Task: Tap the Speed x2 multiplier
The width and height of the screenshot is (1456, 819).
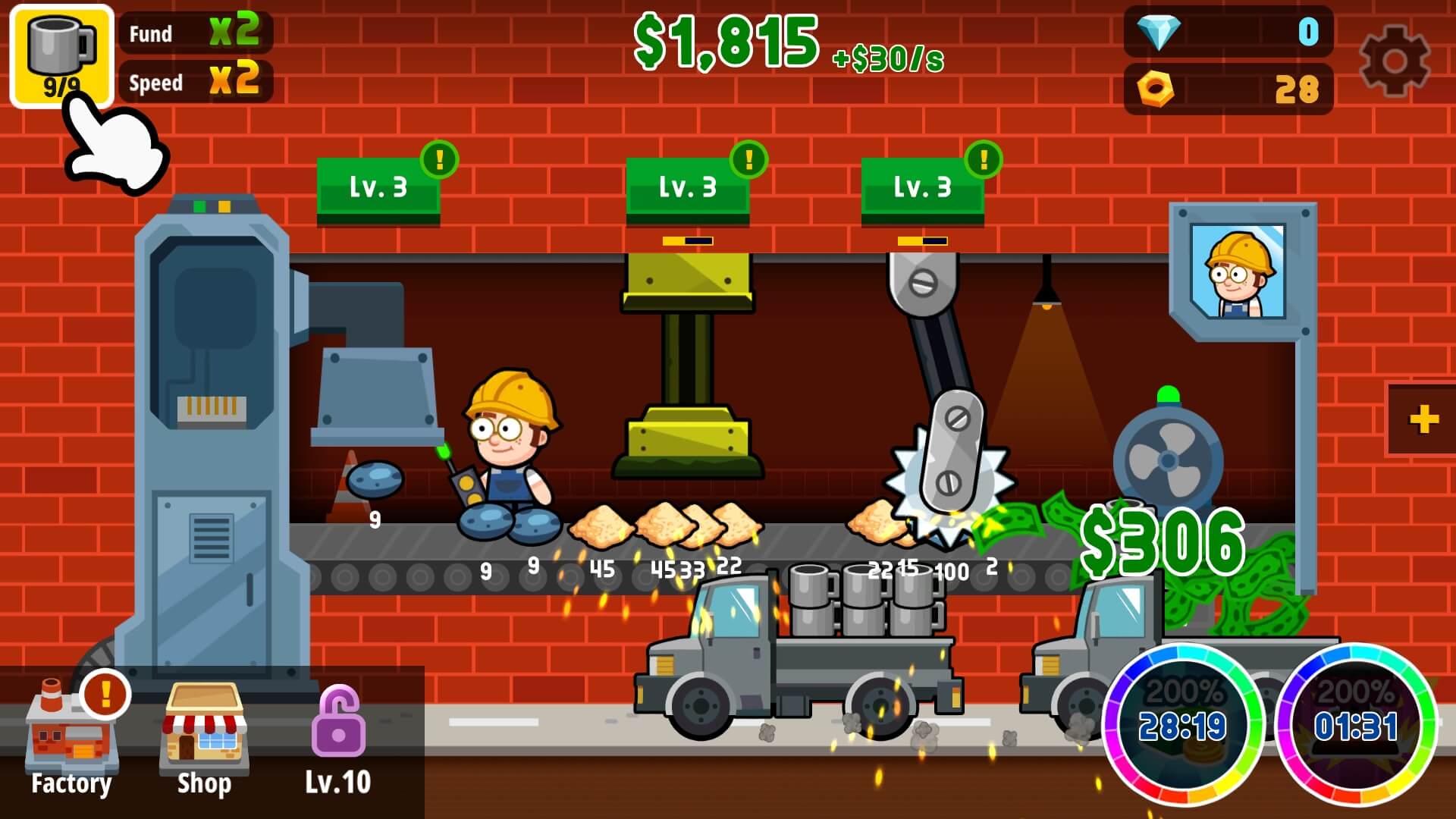Action: (196, 81)
